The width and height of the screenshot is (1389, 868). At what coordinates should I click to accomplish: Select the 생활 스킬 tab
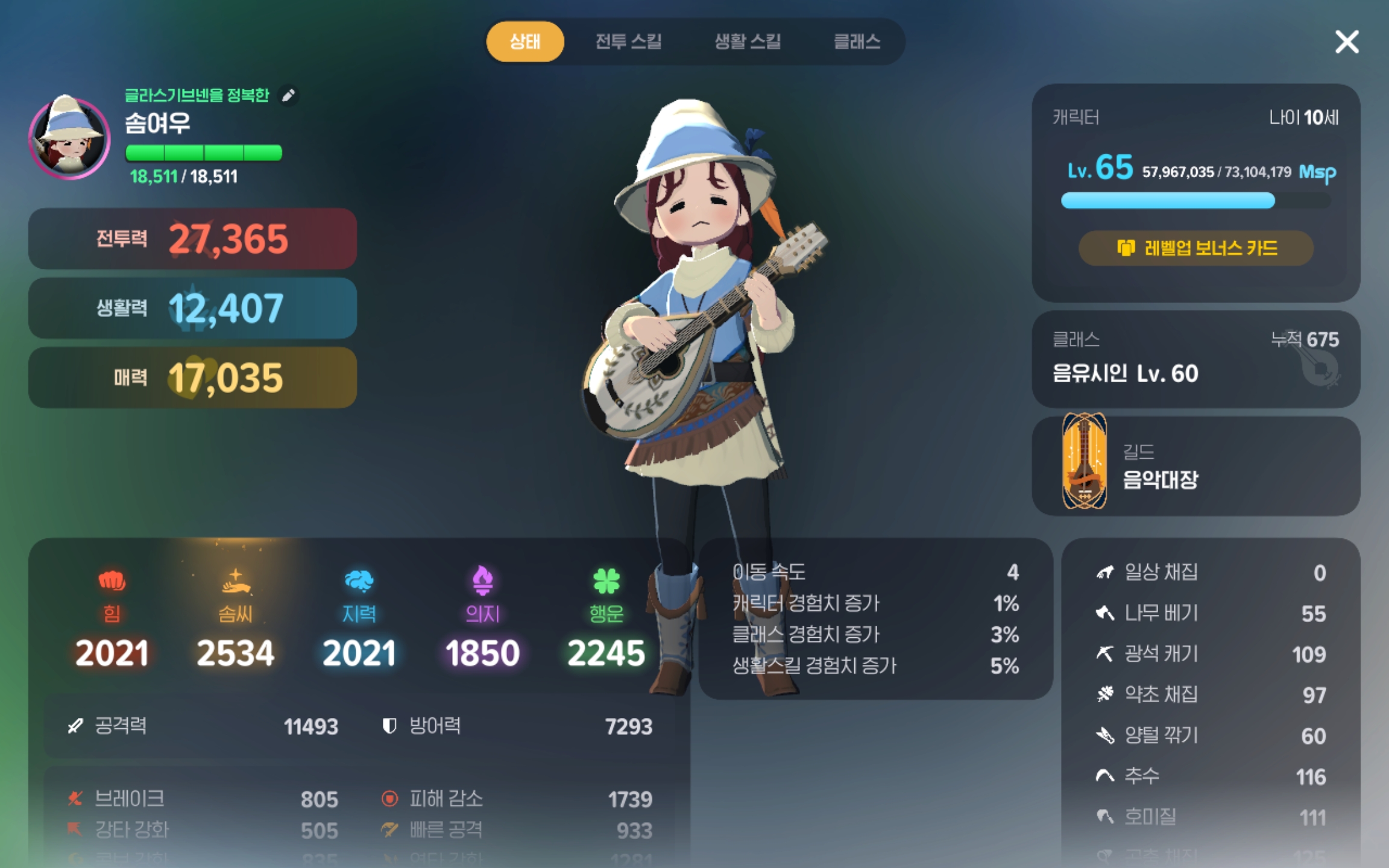pos(748,42)
